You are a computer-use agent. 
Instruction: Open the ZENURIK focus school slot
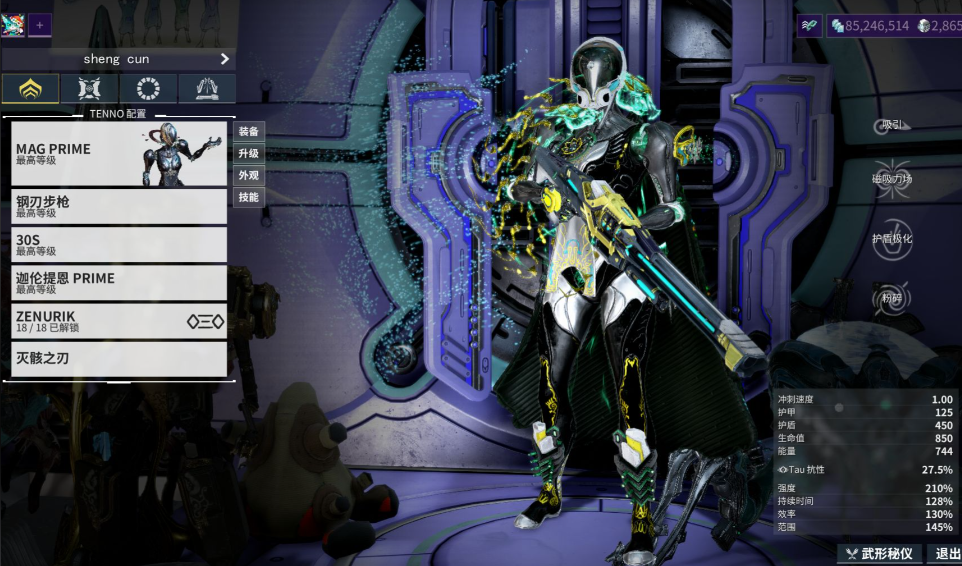click(120, 321)
